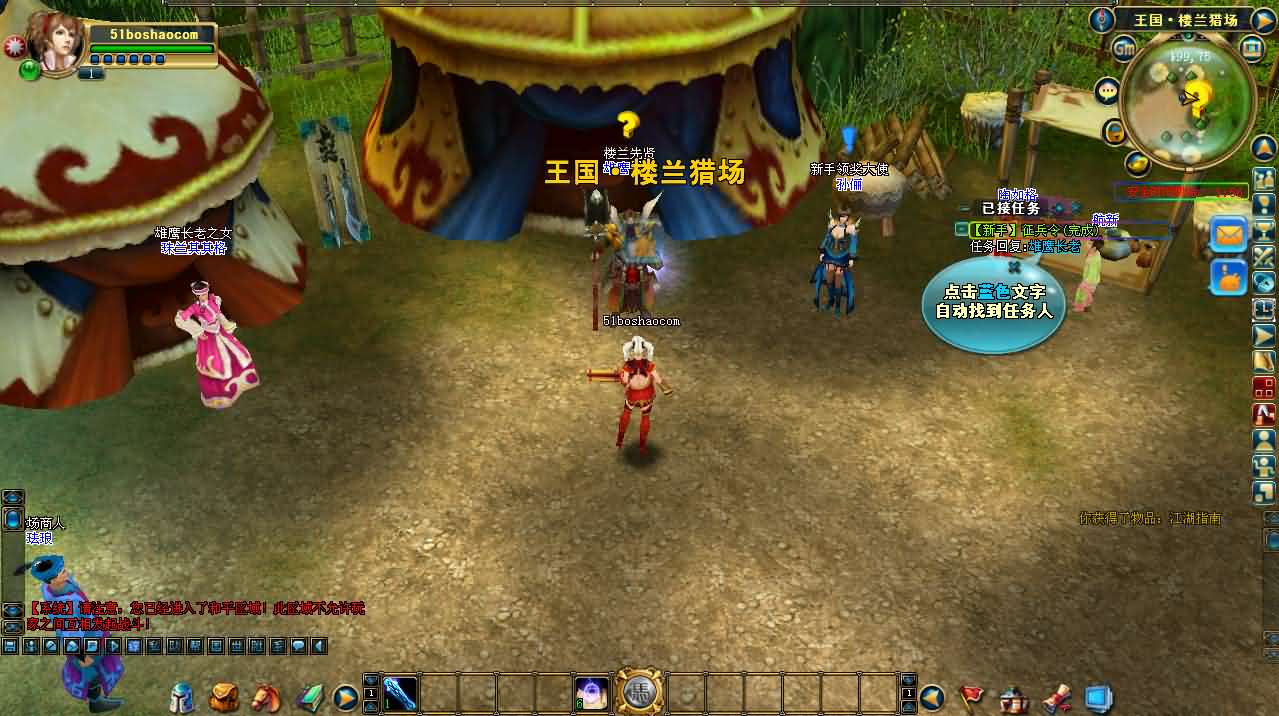Open the red scroll icon
This screenshot has width=1279, height=716.
(1057, 696)
